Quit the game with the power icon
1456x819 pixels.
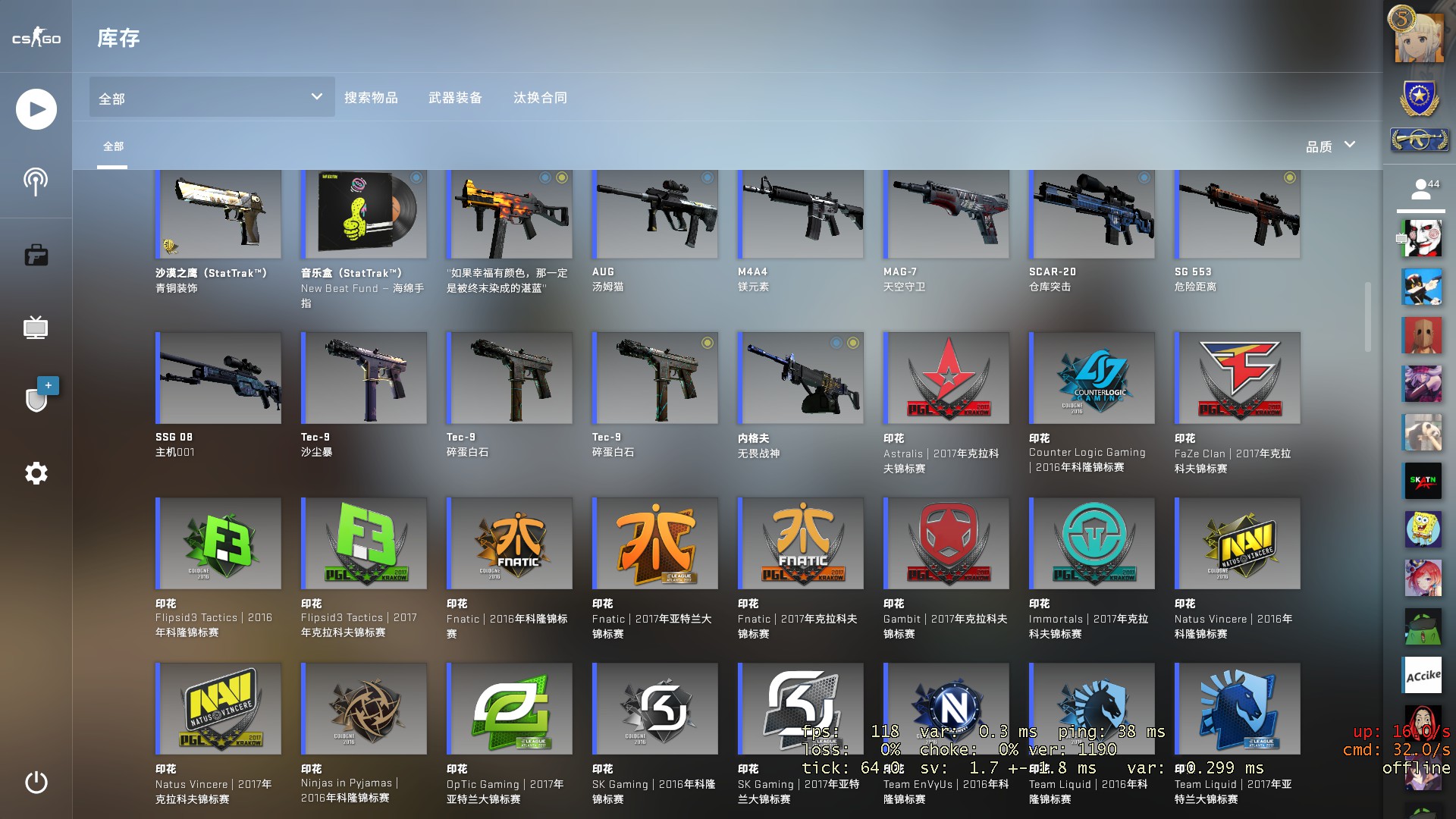[36, 782]
